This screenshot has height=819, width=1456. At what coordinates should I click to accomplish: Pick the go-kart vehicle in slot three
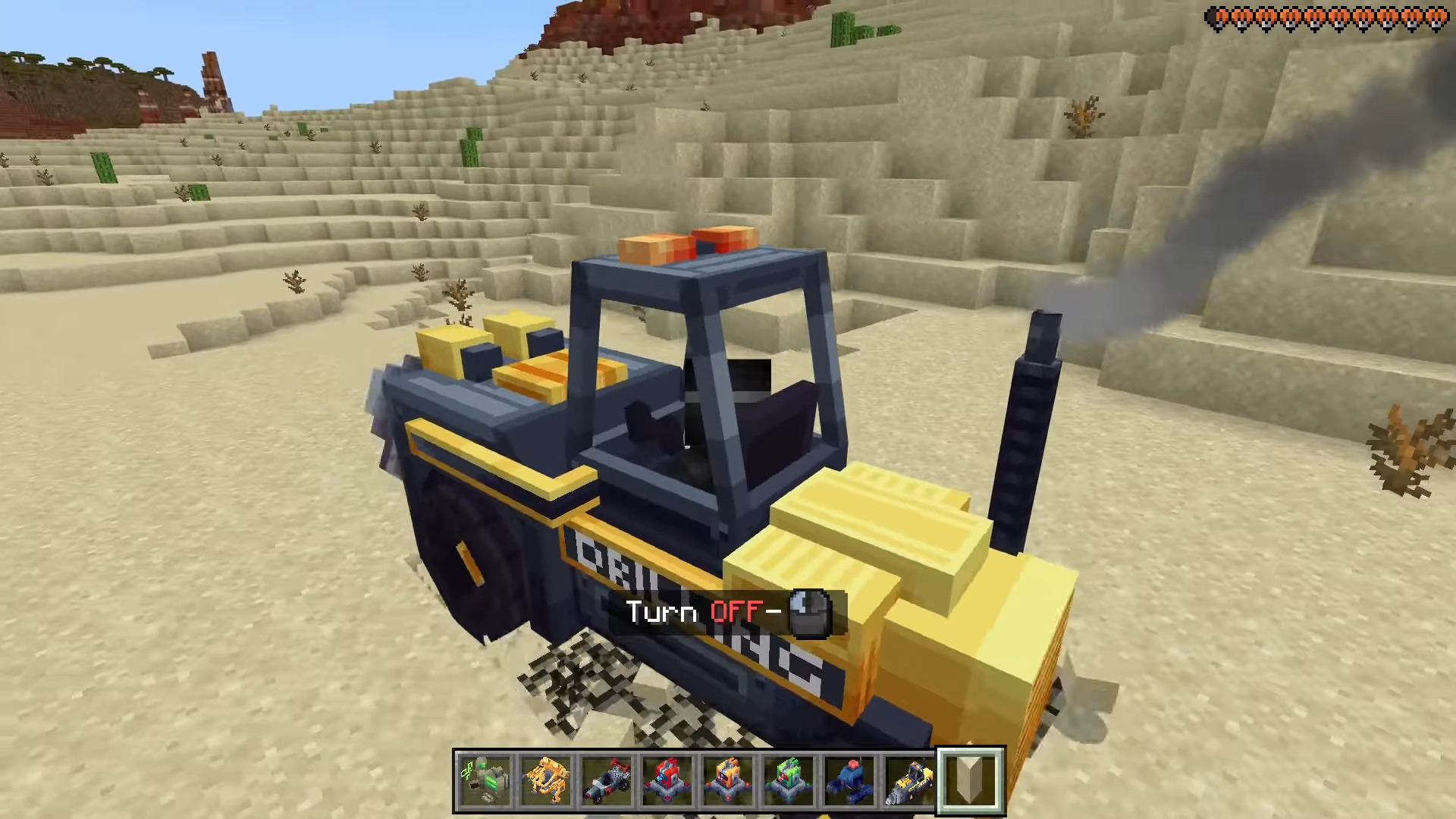(x=607, y=781)
